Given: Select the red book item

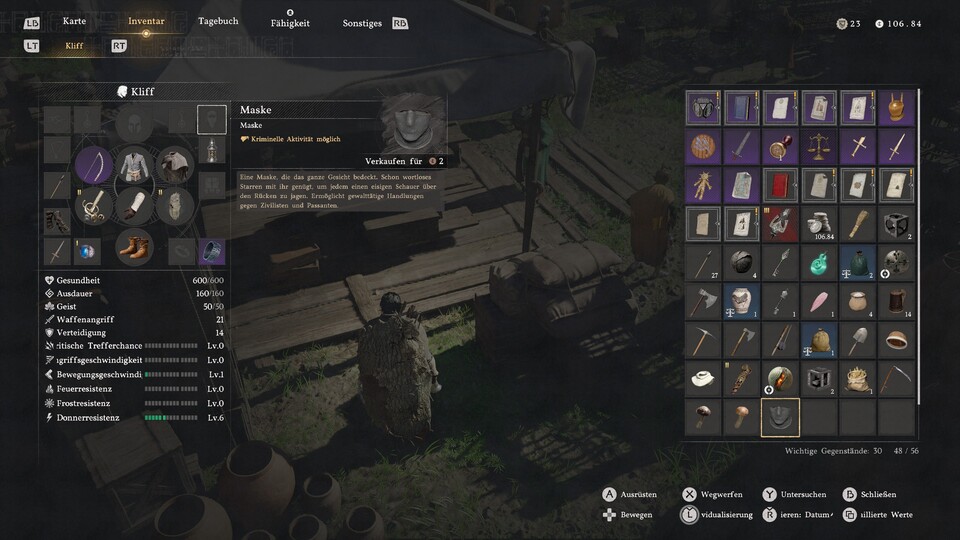Looking at the screenshot, I should (x=780, y=185).
